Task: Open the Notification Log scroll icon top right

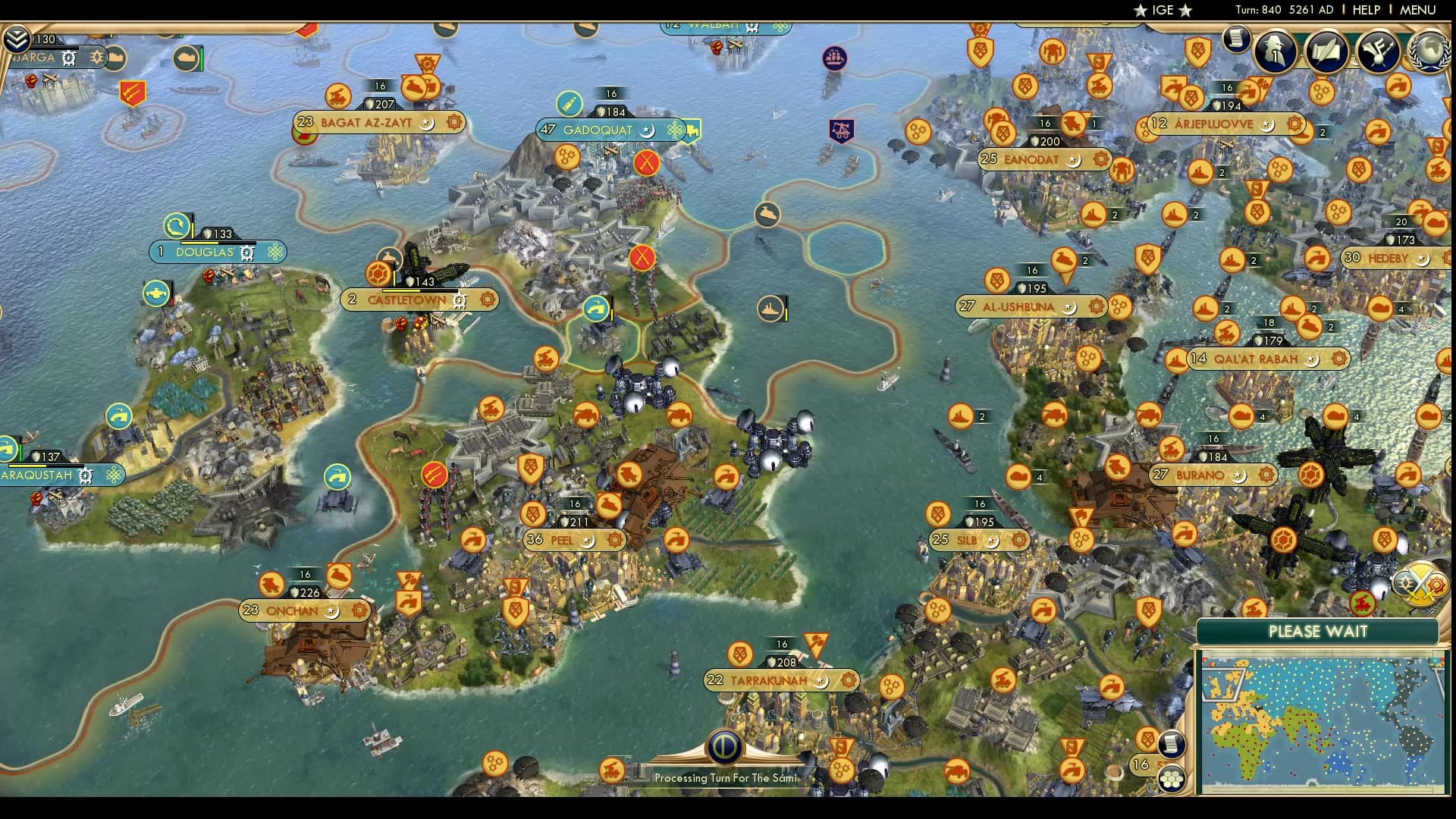Action: 1238,39
